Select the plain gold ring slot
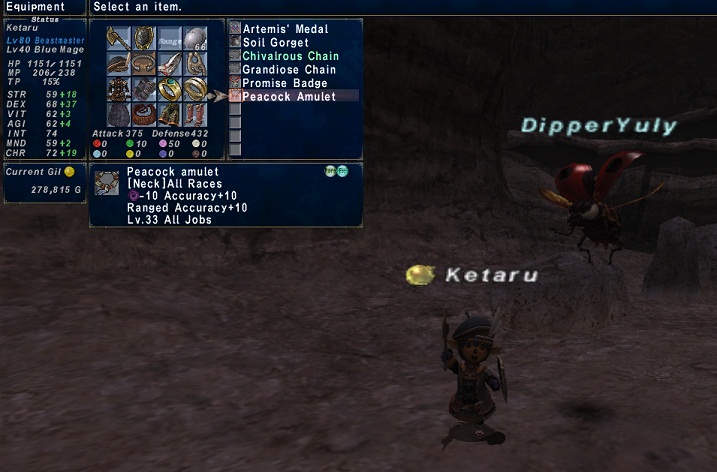 pos(195,88)
